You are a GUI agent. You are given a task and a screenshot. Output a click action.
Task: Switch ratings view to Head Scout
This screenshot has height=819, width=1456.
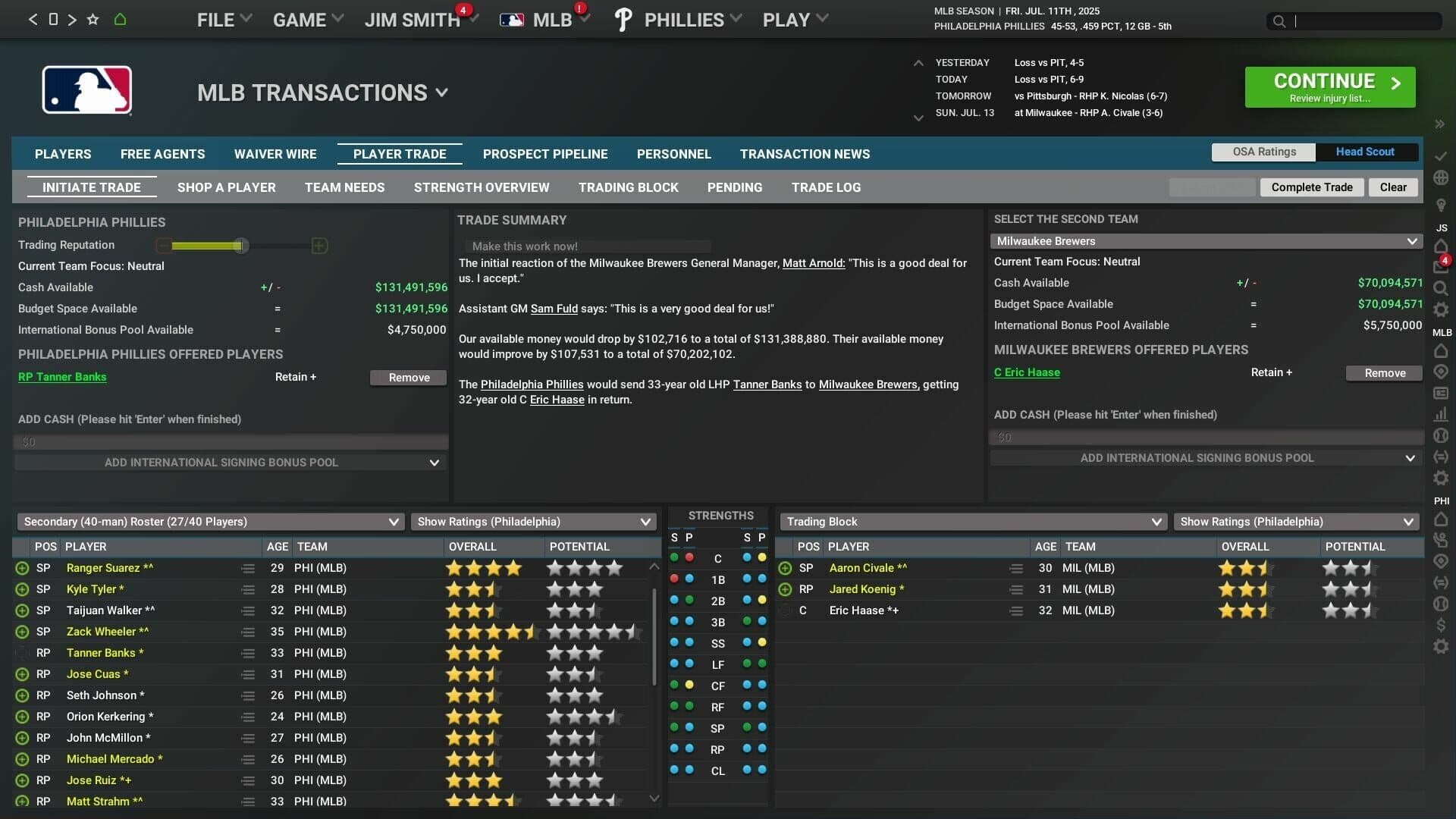1365,151
